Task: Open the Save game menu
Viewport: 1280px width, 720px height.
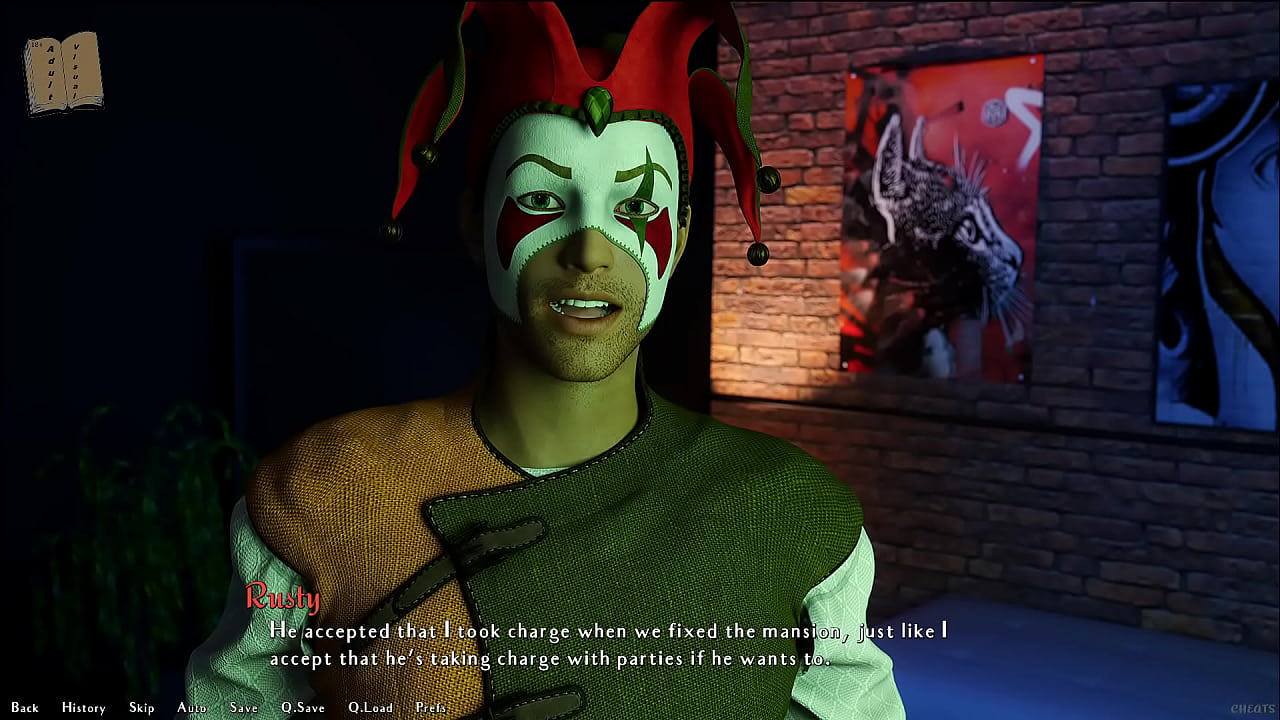Action: coord(244,707)
